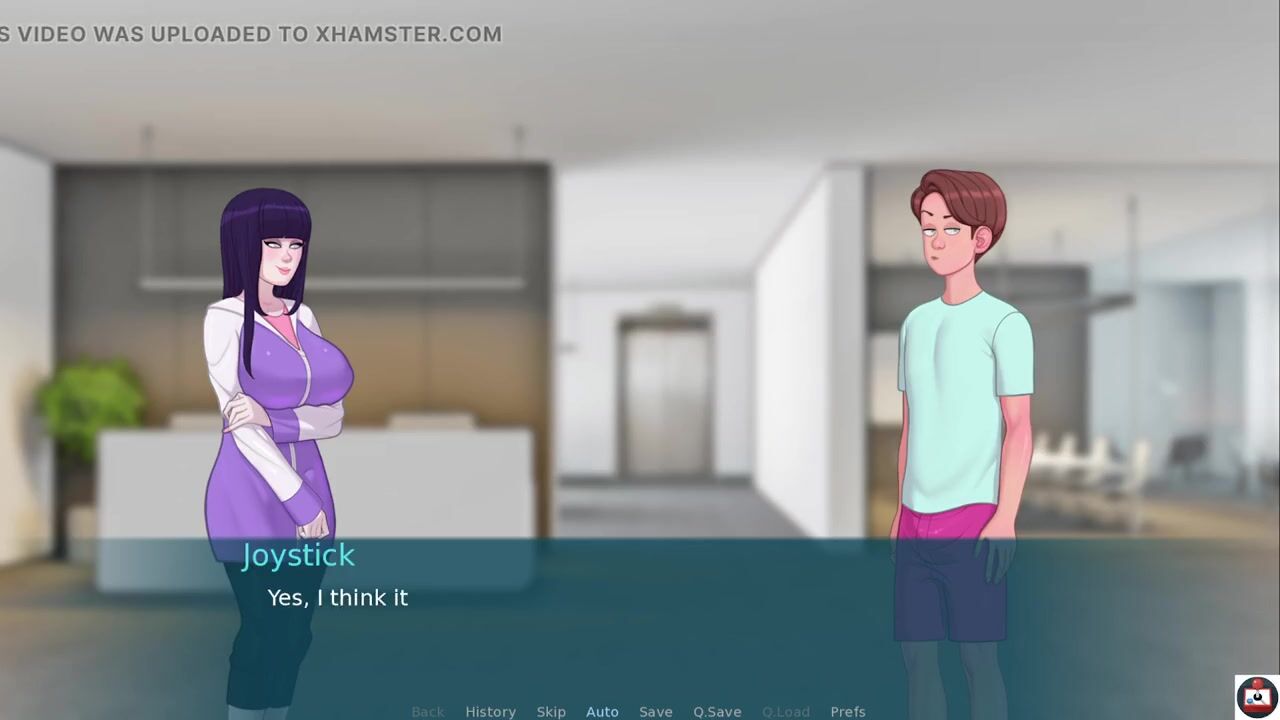Toggle Auto advance mode
The image size is (1280, 720).
click(x=602, y=711)
